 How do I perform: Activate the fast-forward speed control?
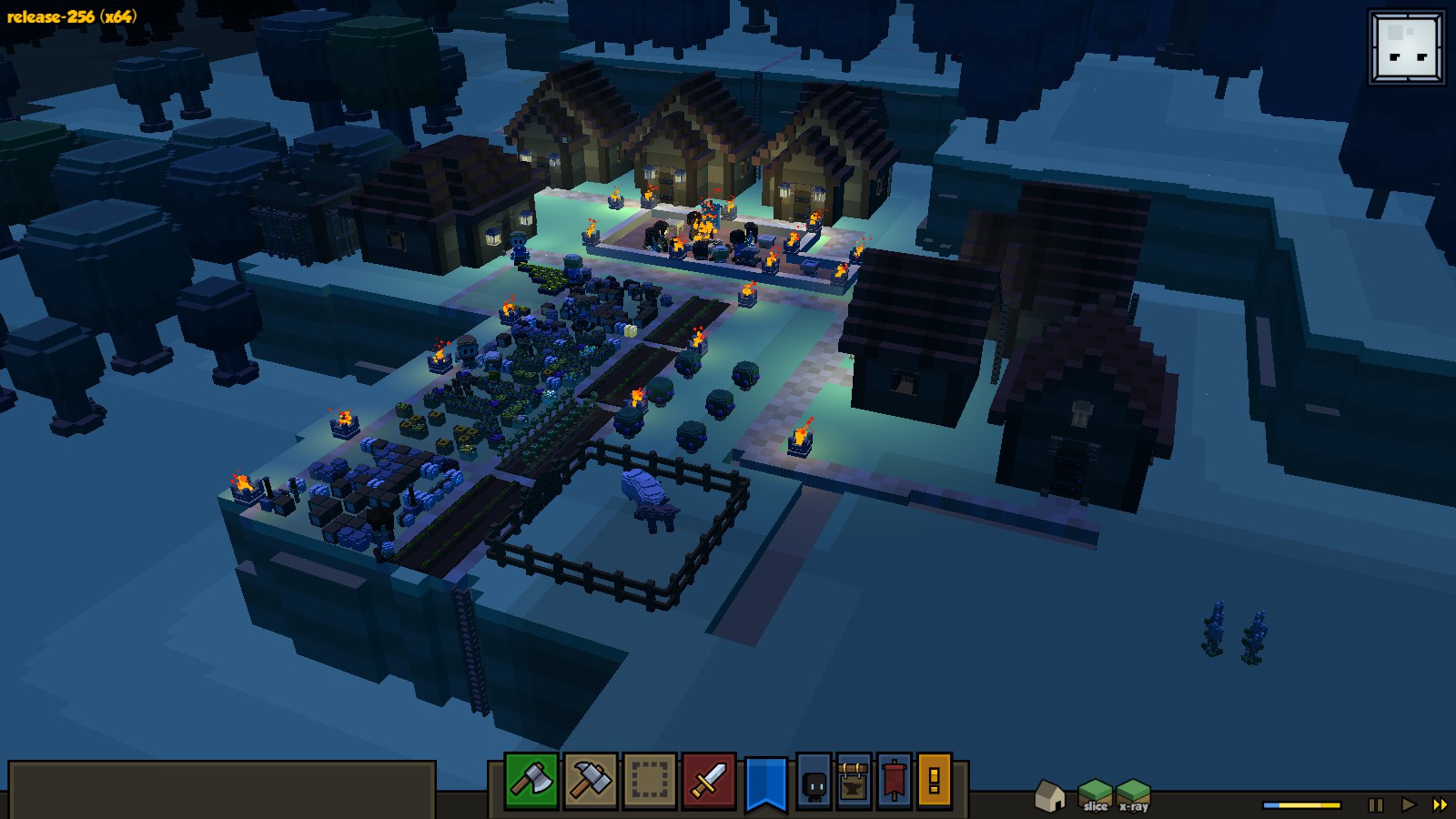[1438, 804]
